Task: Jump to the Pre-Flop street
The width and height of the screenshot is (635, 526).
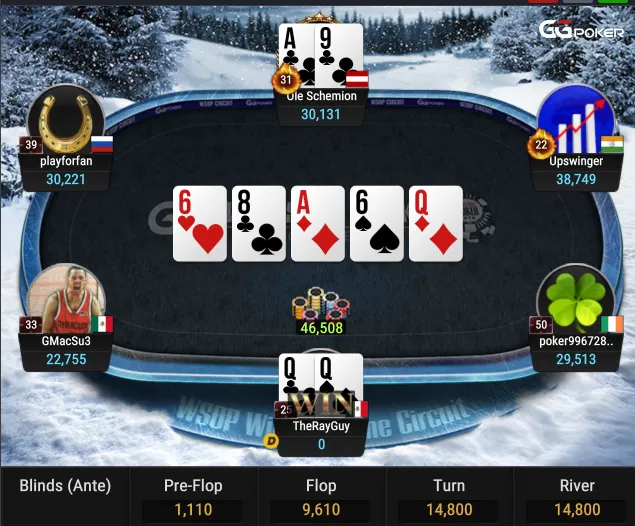Action: click(193, 497)
